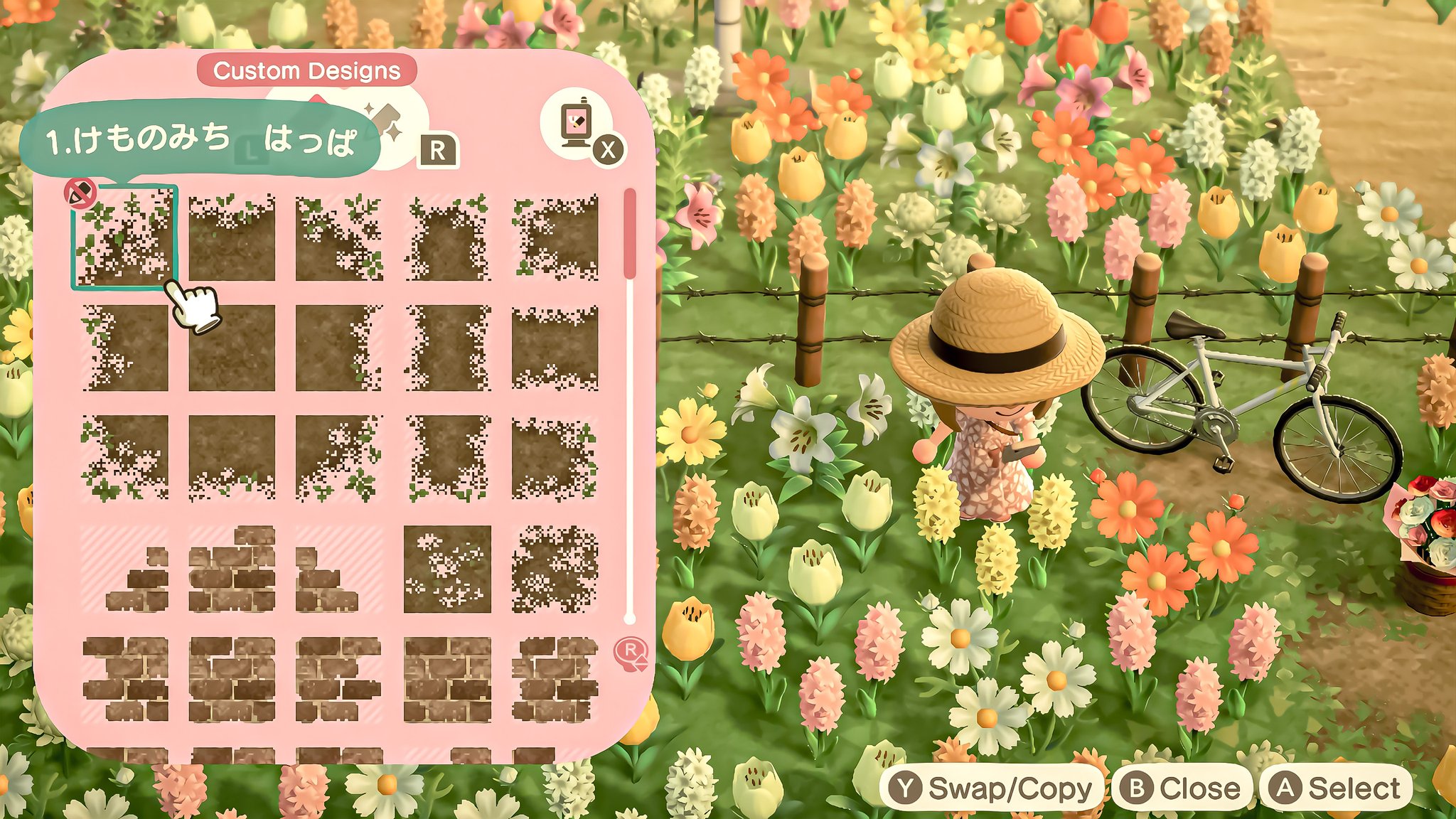Open the design kiosk display icon
This screenshot has height=819, width=1456.
click(x=576, y=122)
